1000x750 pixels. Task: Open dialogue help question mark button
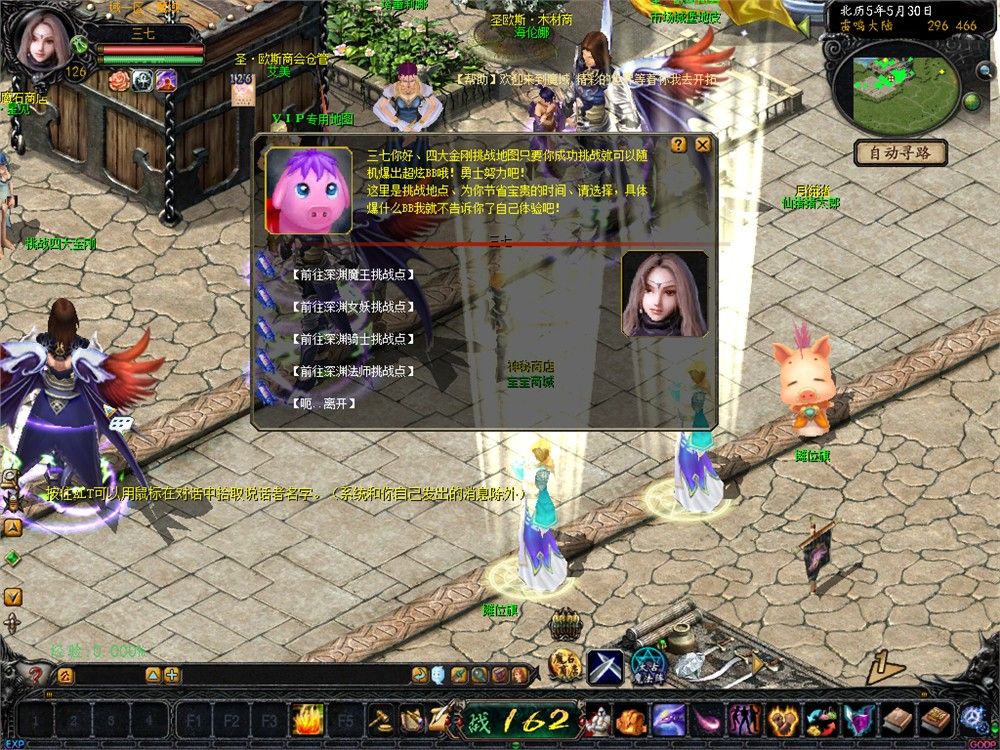[679, 145]
